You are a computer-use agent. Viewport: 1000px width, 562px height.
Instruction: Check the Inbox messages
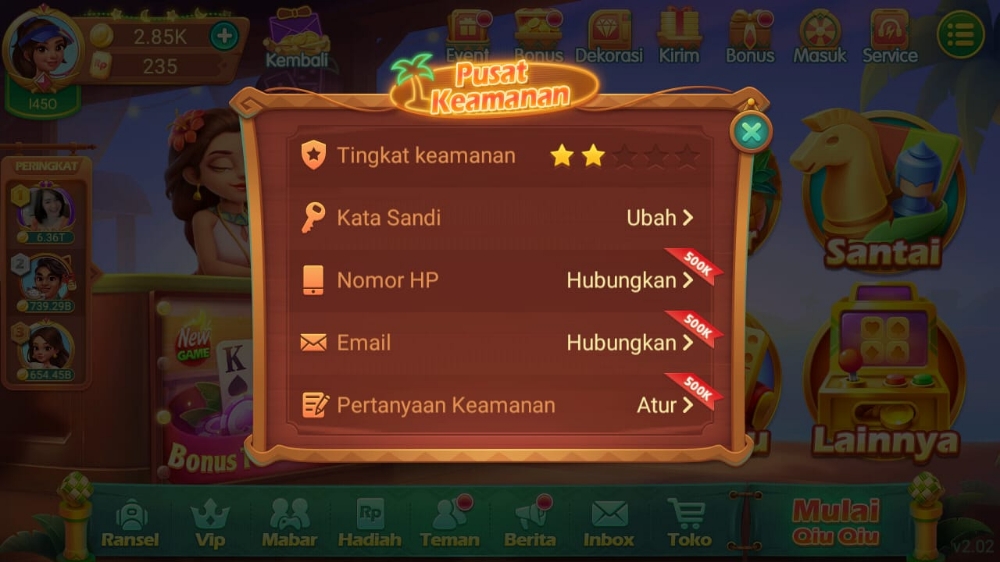tap(609, 523)
